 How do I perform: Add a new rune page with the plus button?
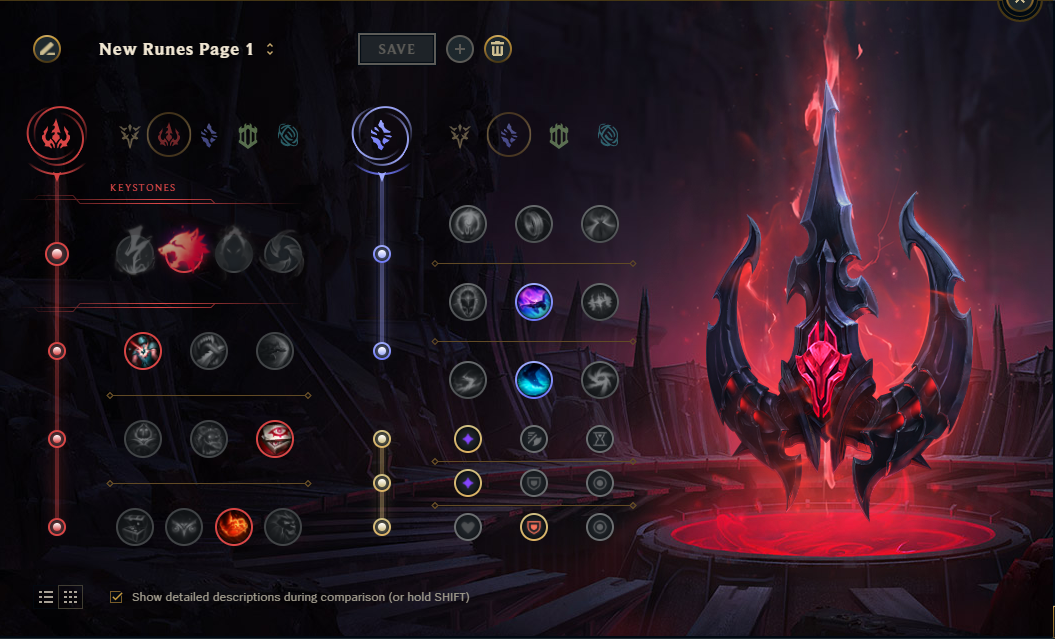(x=460, y=49)
